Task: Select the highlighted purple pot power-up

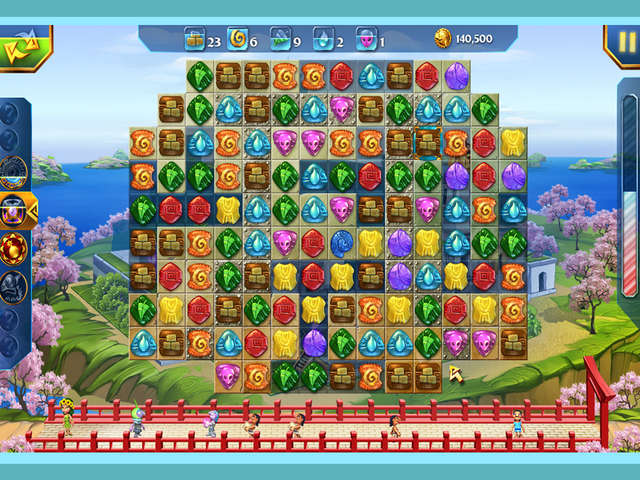Action: (x=14, y=211)
